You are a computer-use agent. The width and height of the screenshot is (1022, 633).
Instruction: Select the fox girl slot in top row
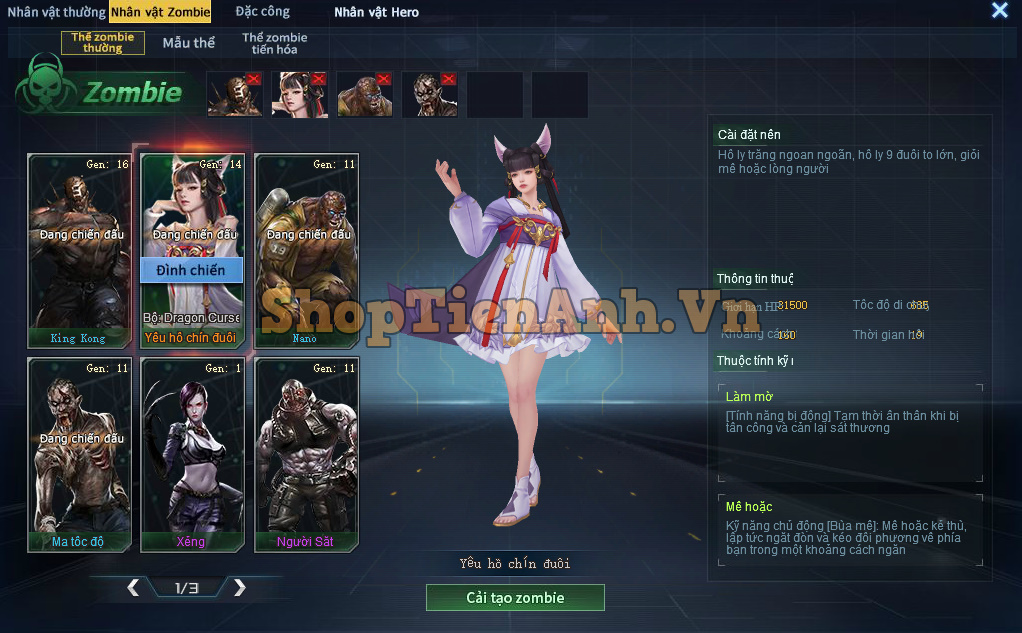[299, 95]
